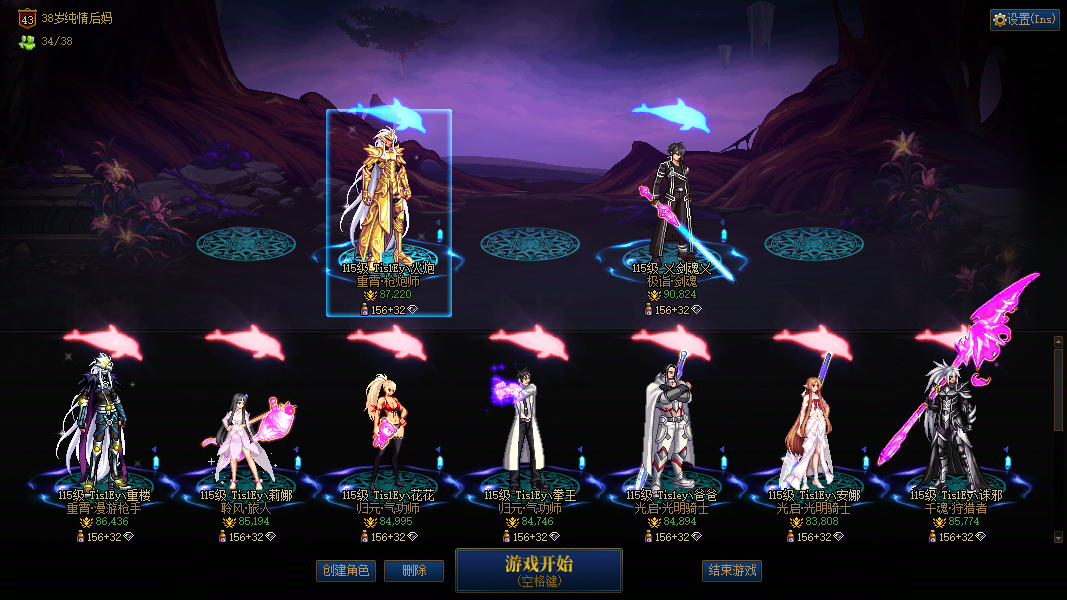1067x600 pixels.
Task: Start the game with 游戏开始 button
Action: pos(539,570)
